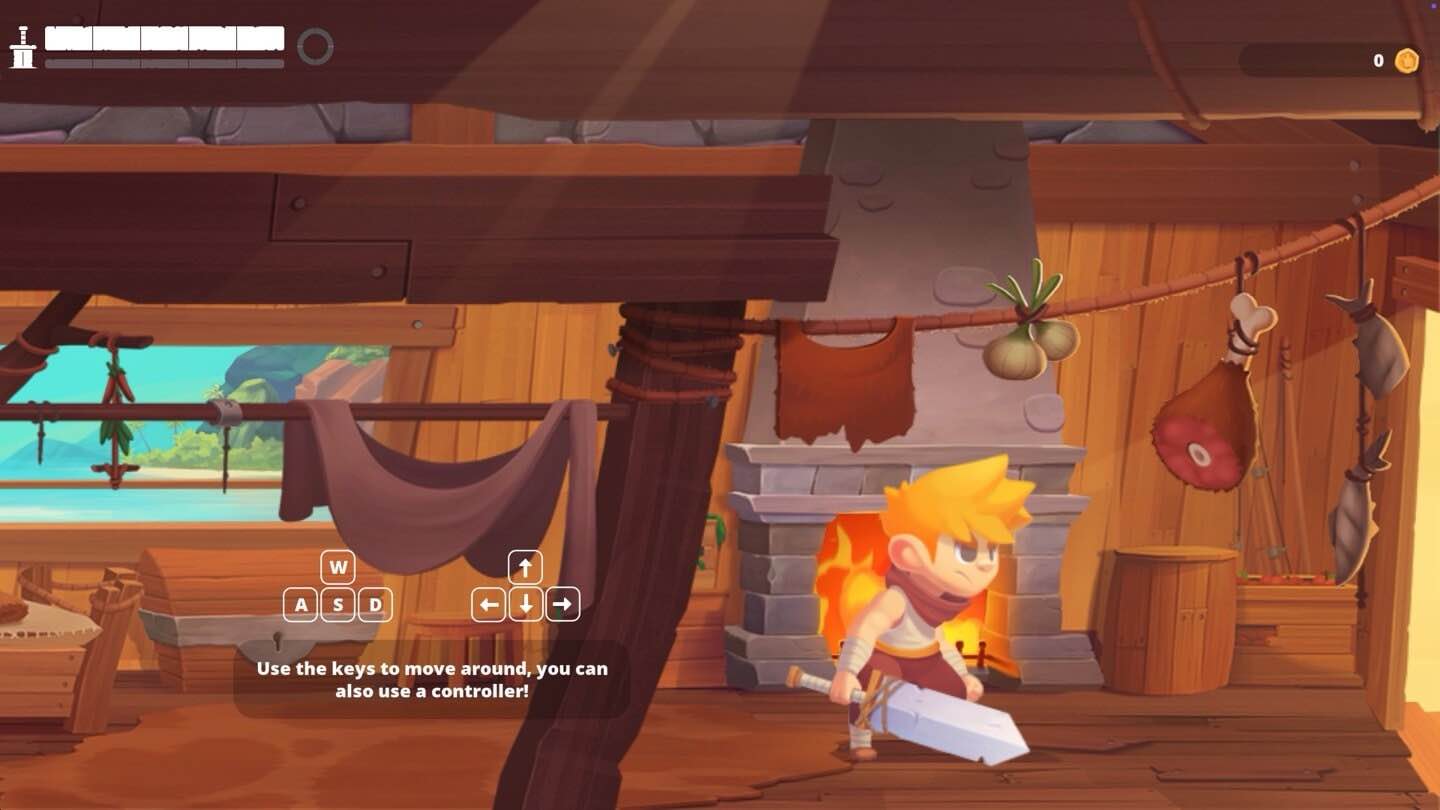Click the down arrow key icon
The width and height of the screenshot is (1440, 810).
(x=524, y=604)
